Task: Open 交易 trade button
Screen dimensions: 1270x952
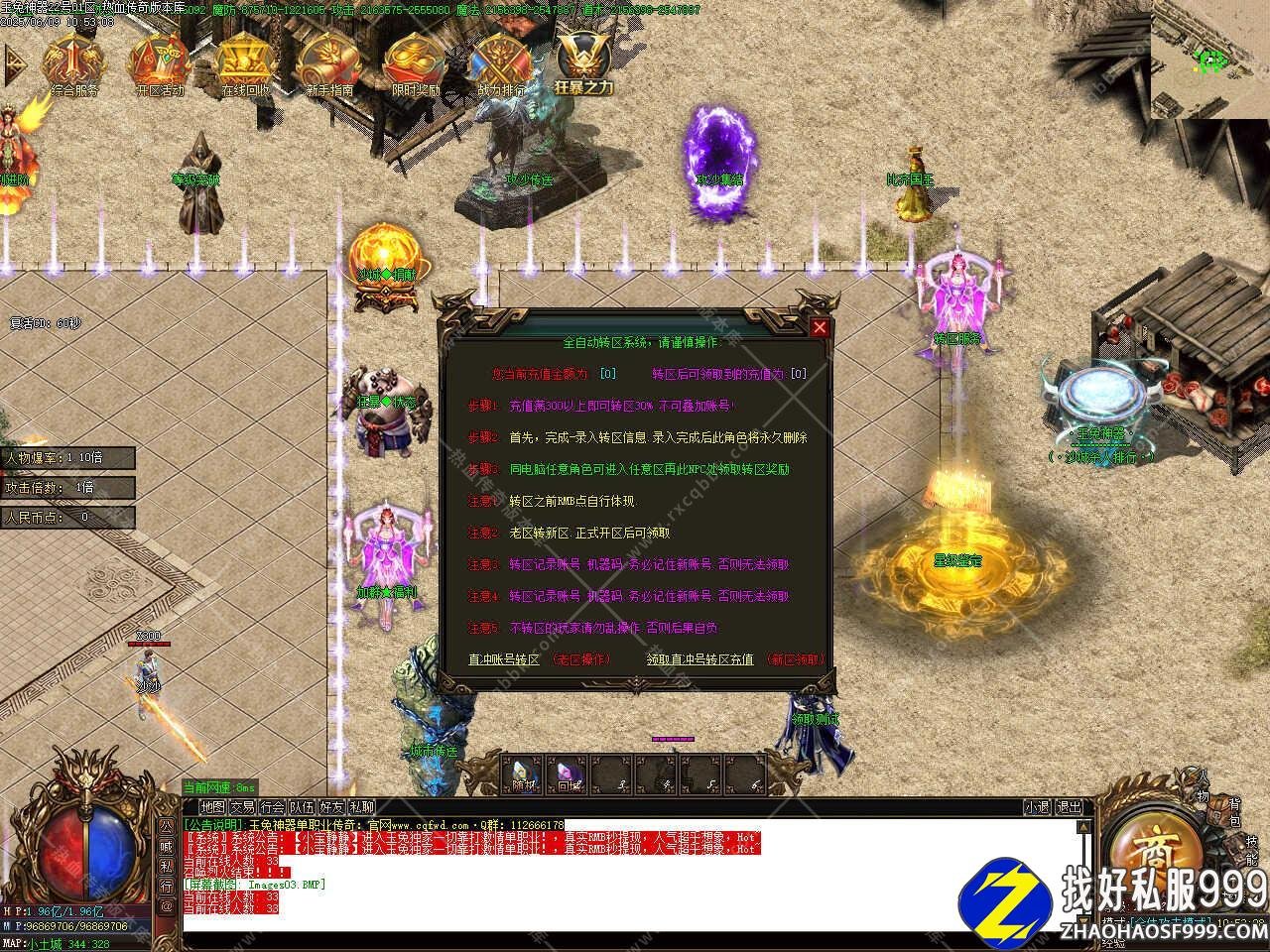Action: pyautogui.click(x=242, y=807)
